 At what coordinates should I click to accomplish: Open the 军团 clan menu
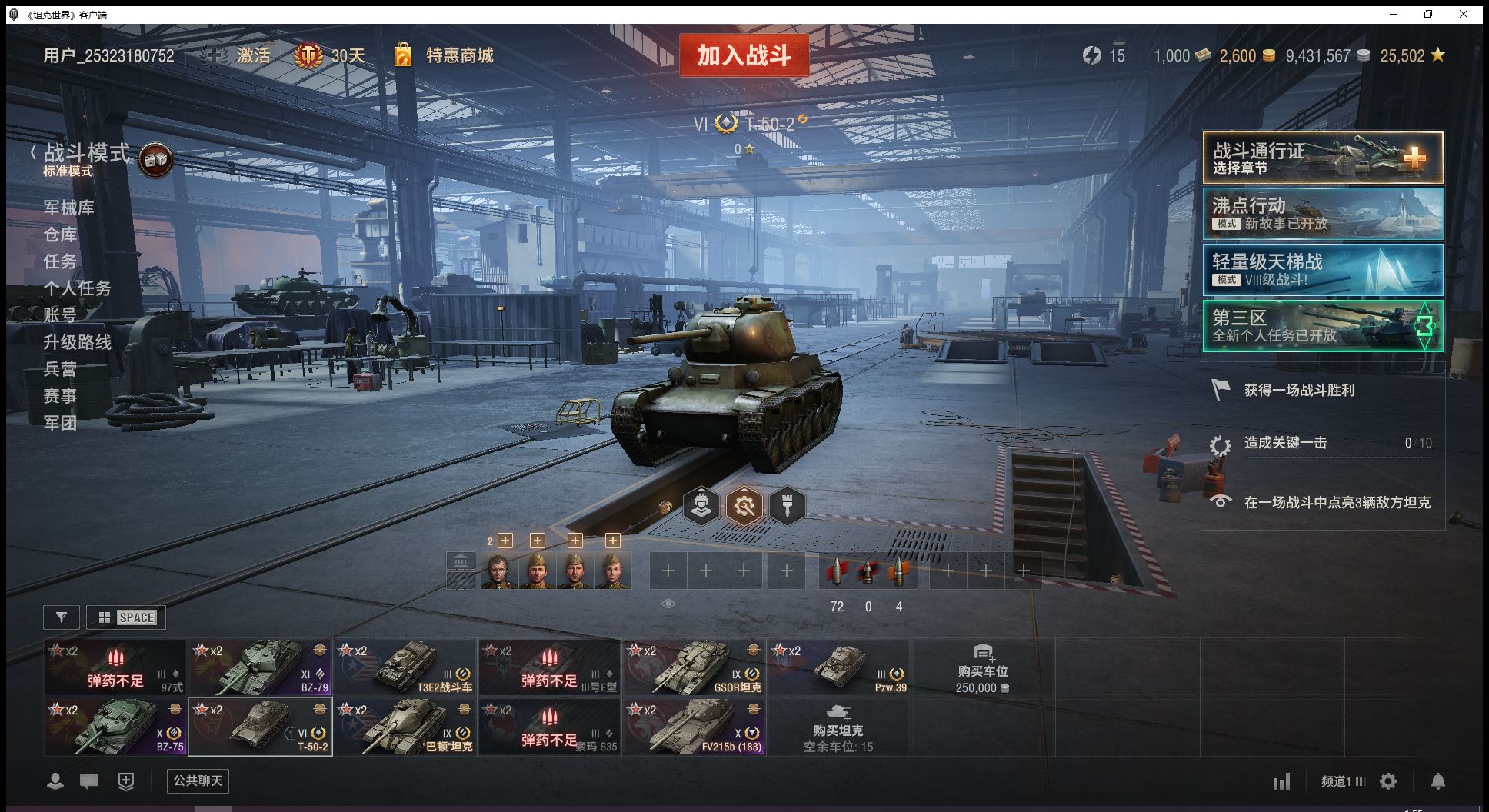pos(60,423)
